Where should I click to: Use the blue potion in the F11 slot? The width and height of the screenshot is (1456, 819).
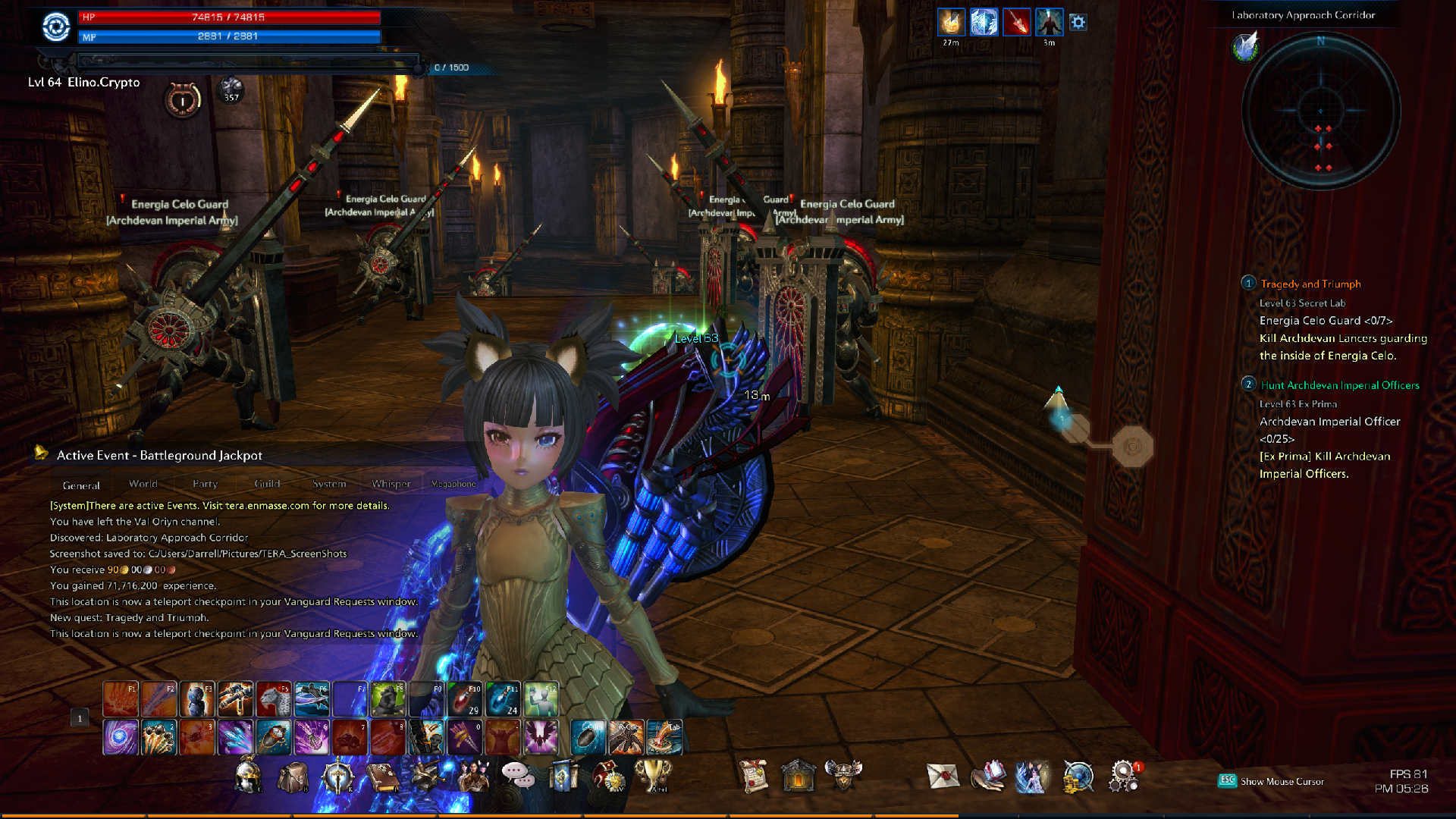pos(503,699)
